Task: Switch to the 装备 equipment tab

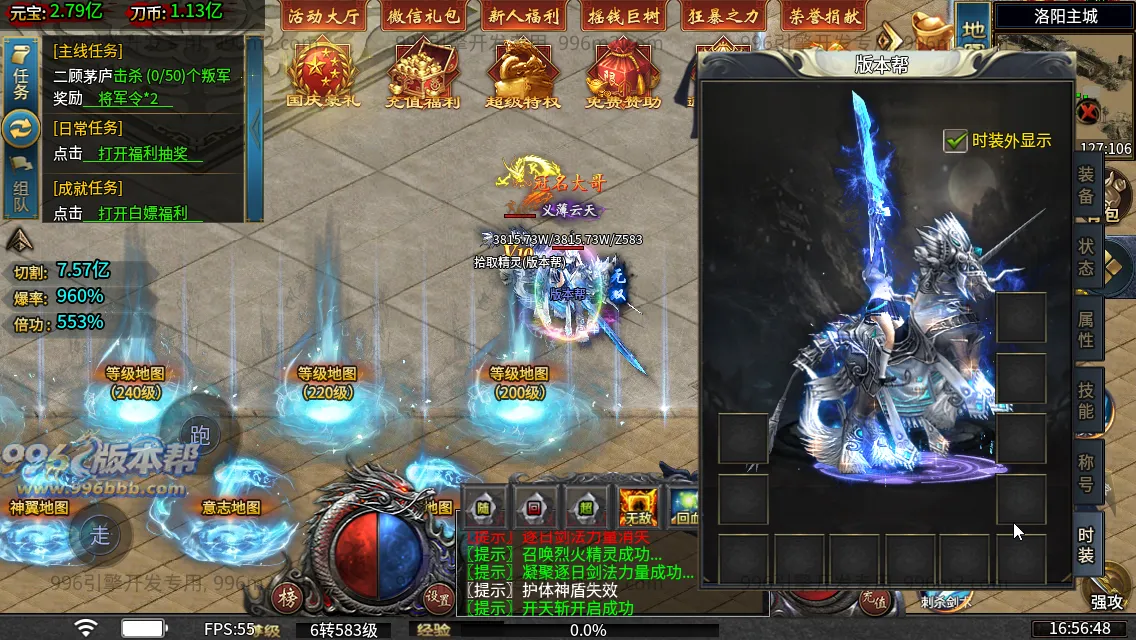Action: click(x=1086, y=185)
